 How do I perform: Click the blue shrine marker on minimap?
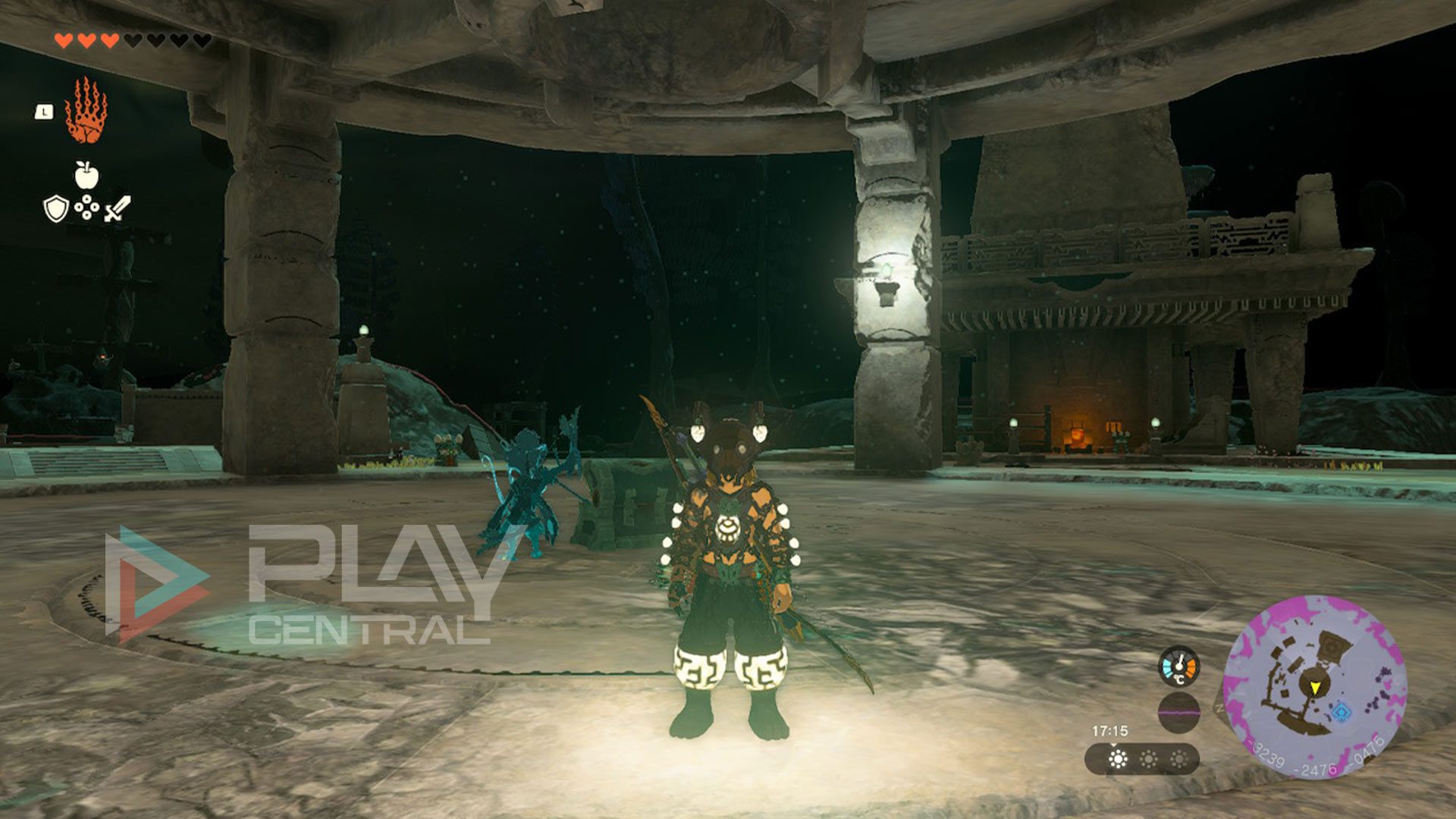(x=1342, y=712)
